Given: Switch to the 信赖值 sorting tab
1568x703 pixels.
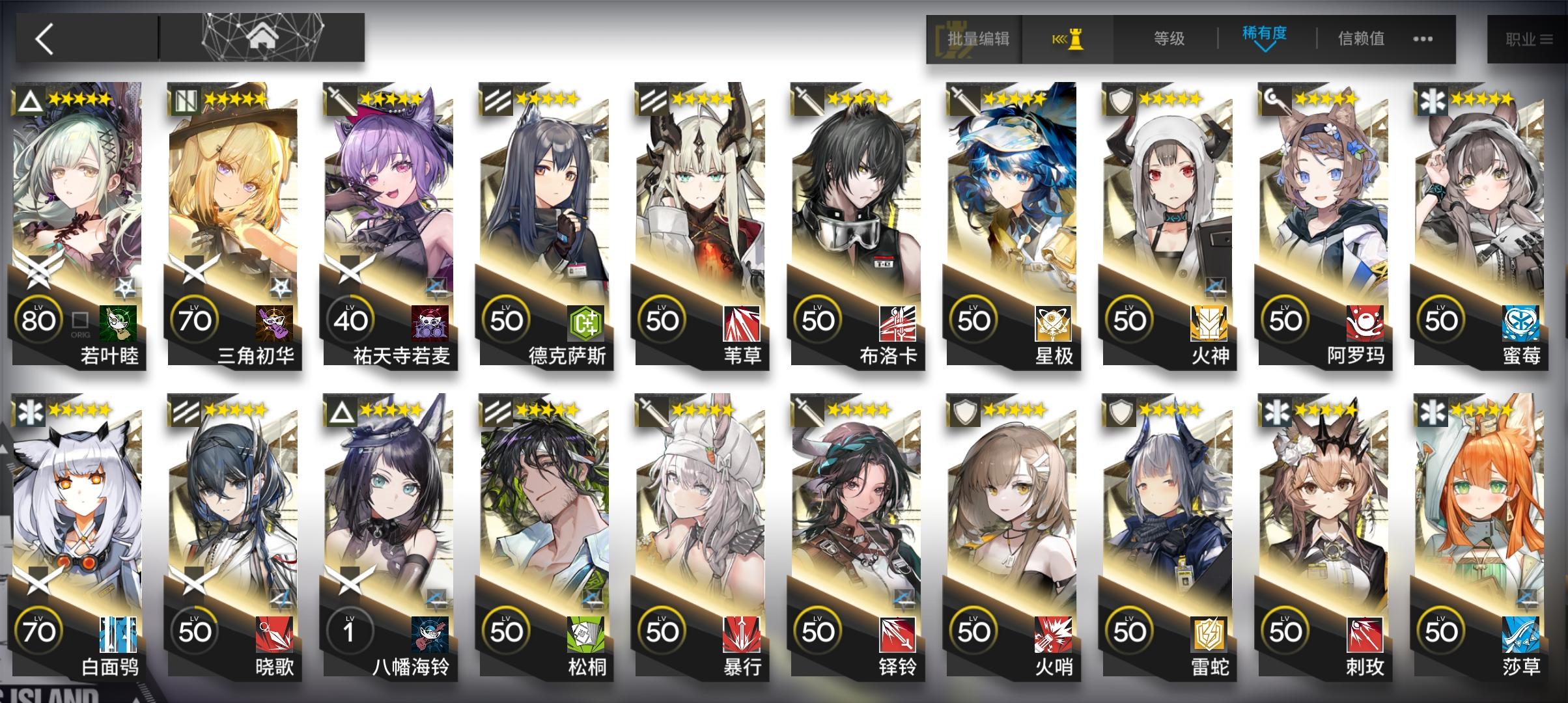Looking at the screenshot, I should (1360, 38).
